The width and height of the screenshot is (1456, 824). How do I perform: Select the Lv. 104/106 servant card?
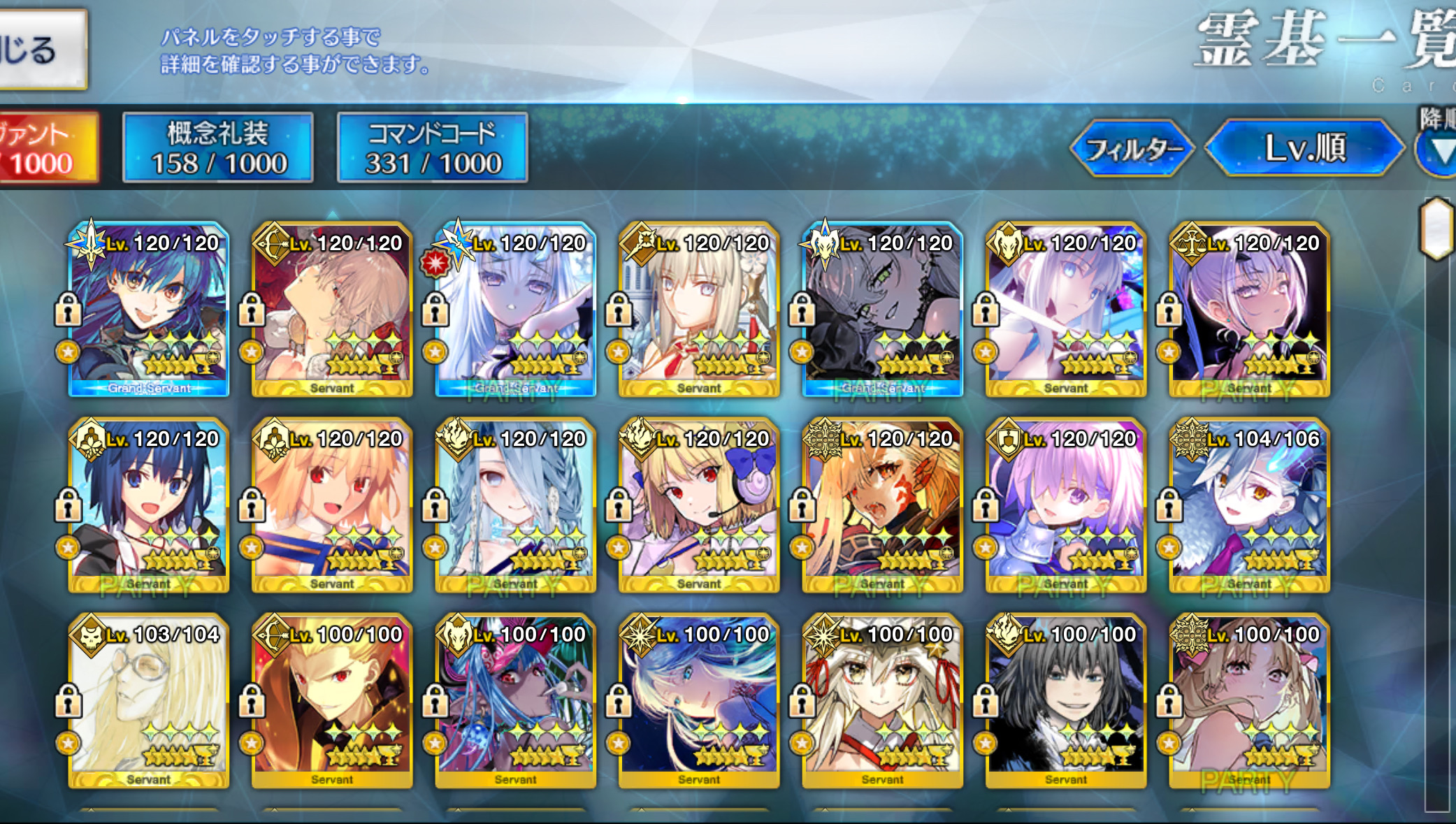1249,505
